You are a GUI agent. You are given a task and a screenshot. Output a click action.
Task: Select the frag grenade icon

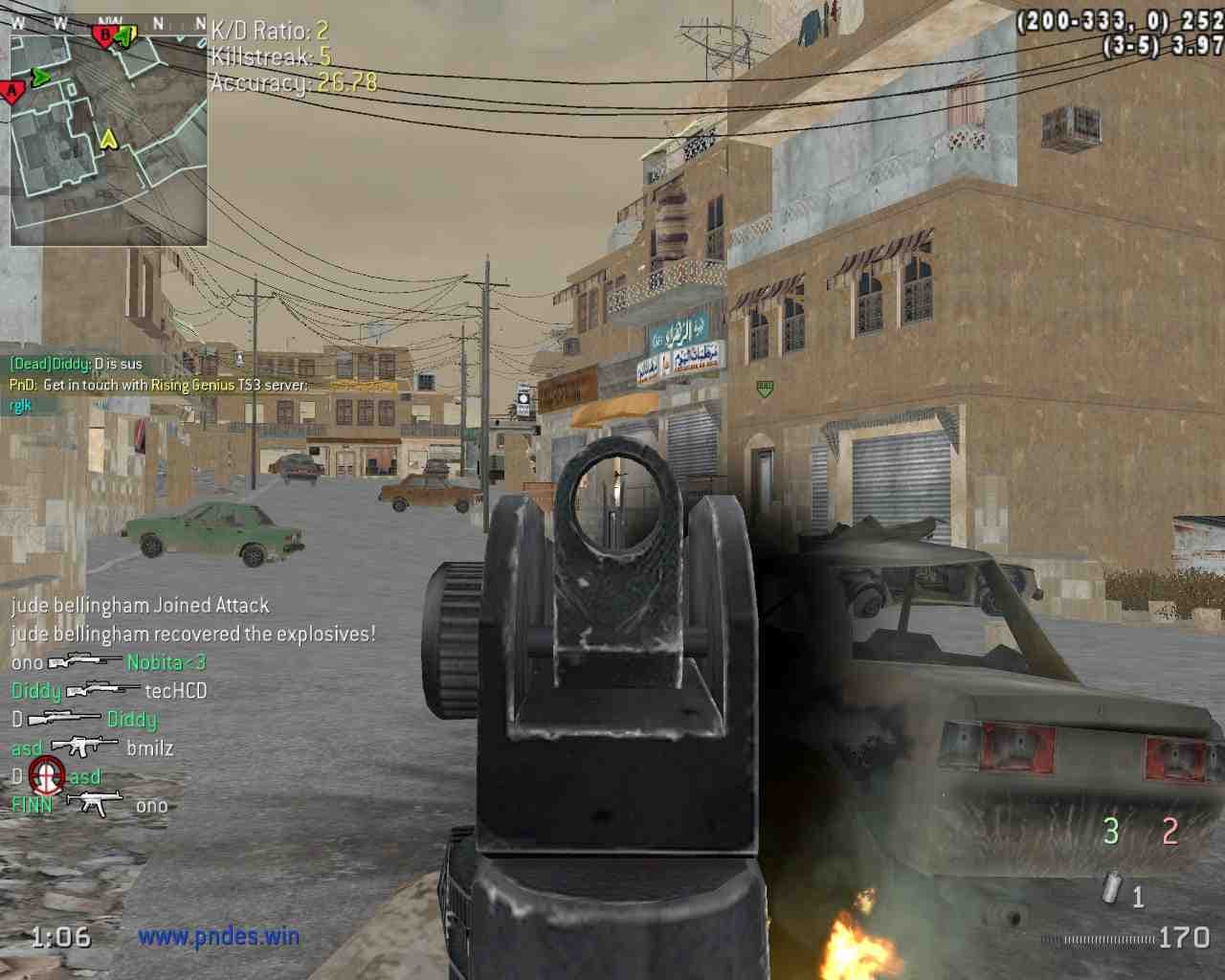[1111, 888]
